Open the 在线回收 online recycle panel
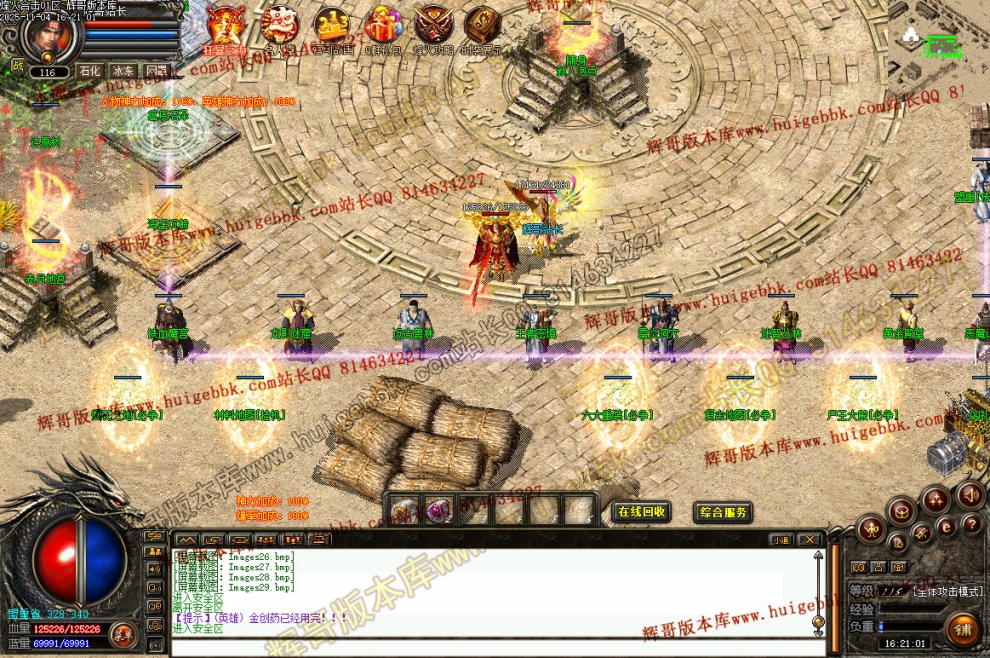 pyautogui.click(x=641, y=512)
